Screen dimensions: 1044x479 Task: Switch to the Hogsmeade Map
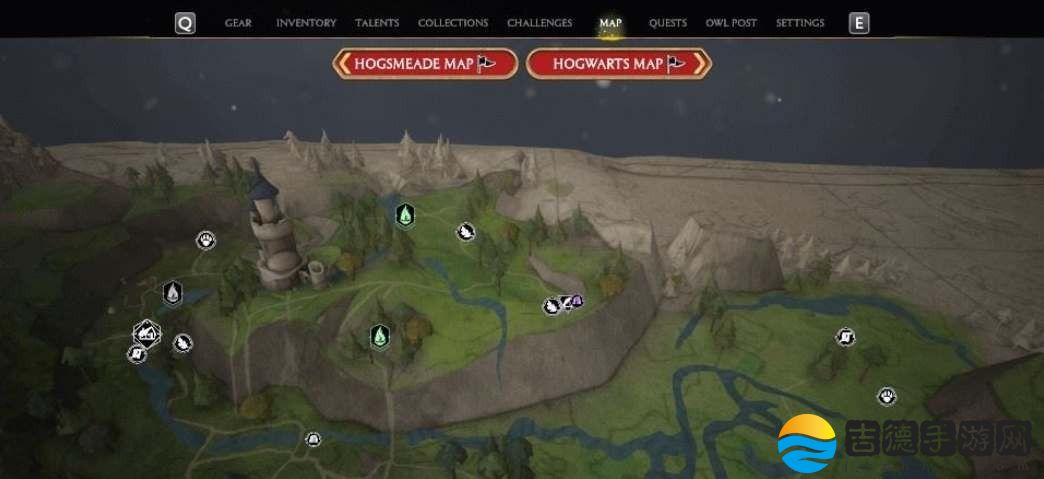(x=425, y=64)
